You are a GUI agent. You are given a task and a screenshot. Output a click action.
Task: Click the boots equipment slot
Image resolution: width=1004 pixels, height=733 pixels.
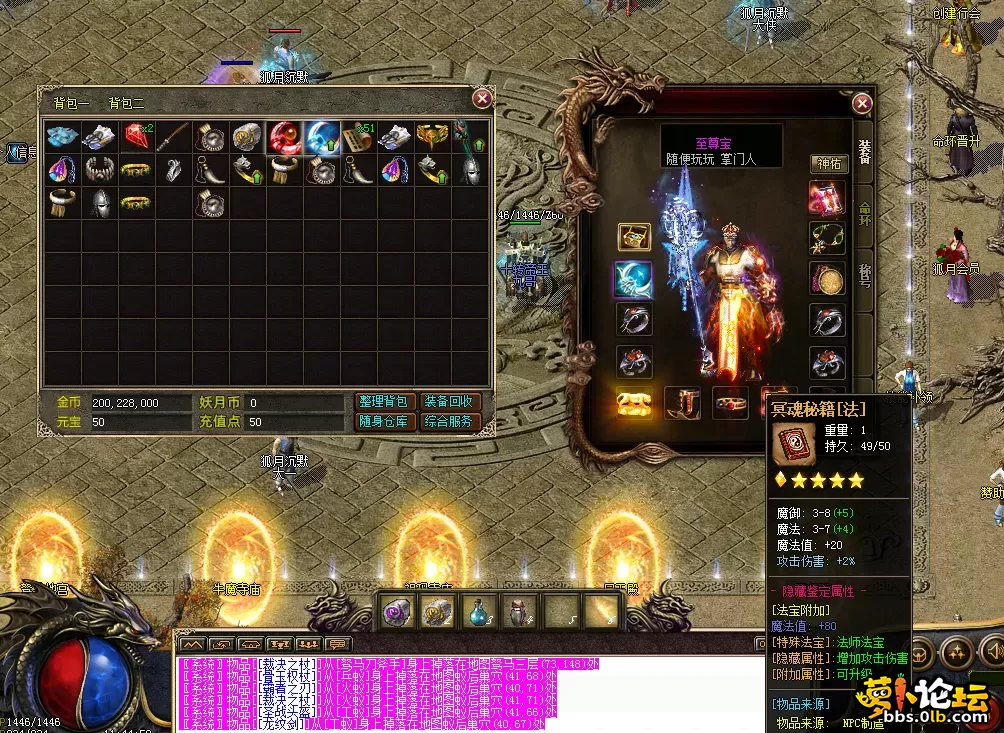coord(683,403)
